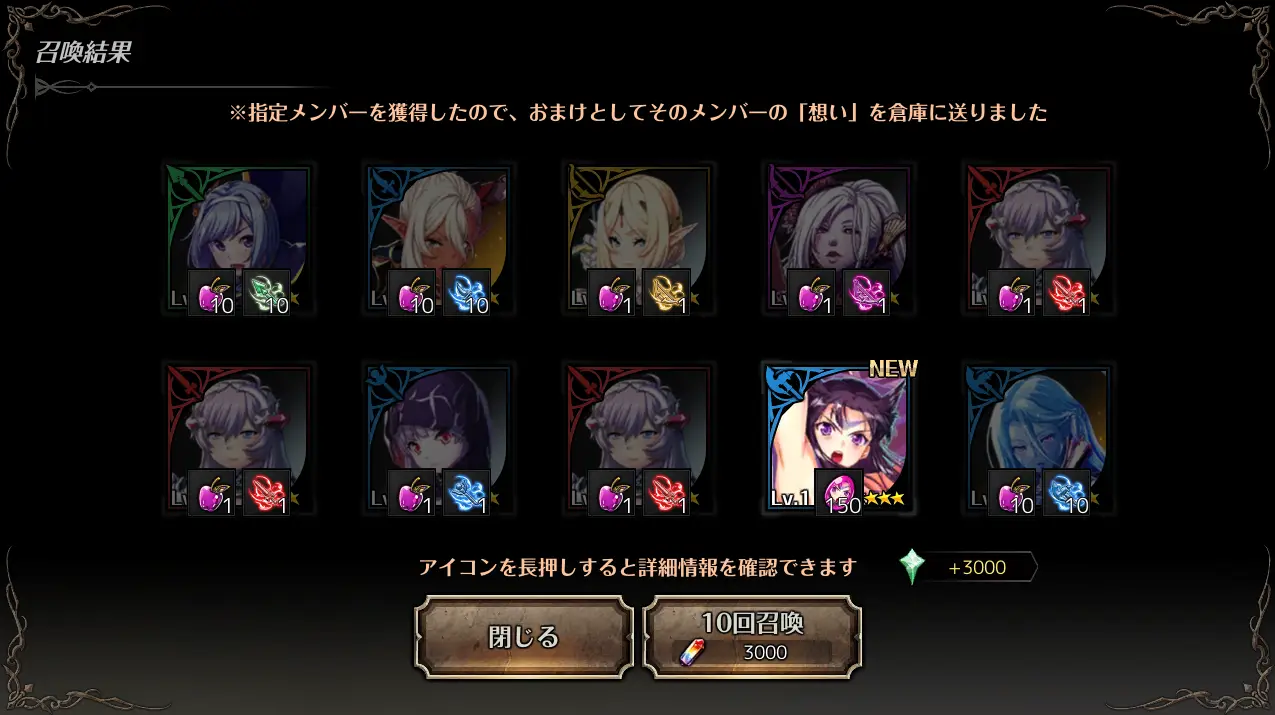Select the blue-haired woman portrait

[x=1038, y=439]
